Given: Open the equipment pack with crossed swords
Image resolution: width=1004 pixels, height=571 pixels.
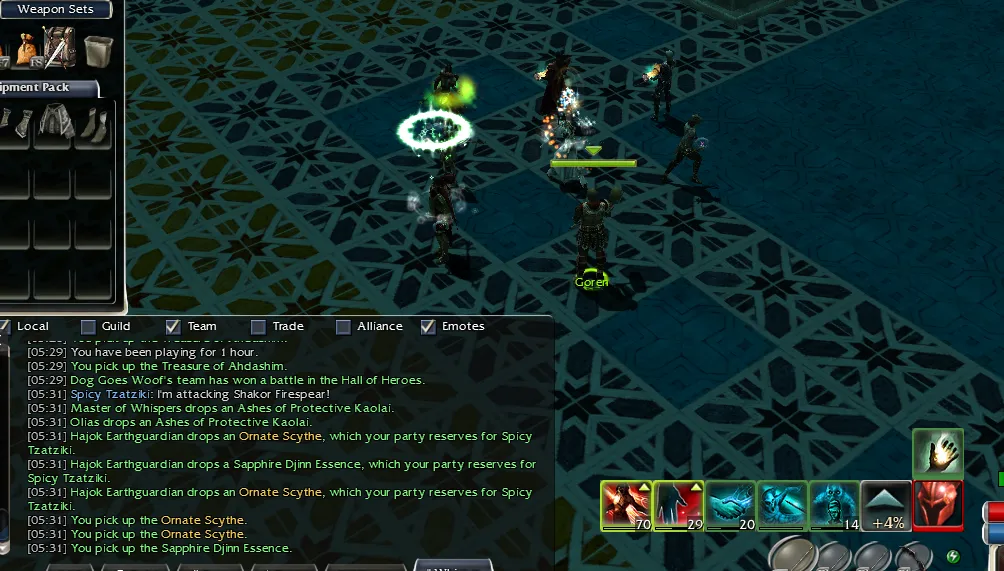Looking at the screenshot, I should tap(59, 46).
